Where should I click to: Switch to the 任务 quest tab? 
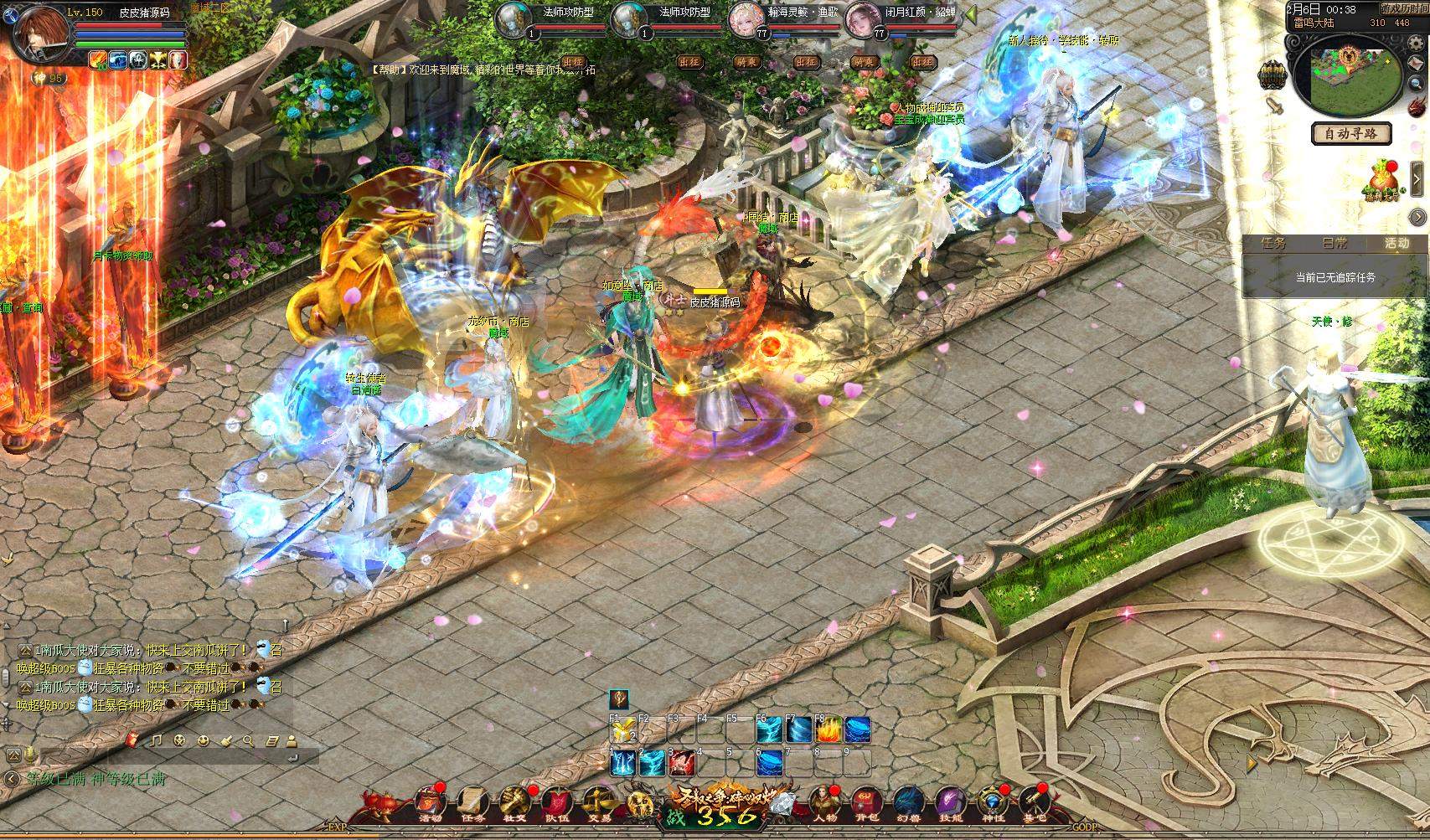[x=1272, y=243]
